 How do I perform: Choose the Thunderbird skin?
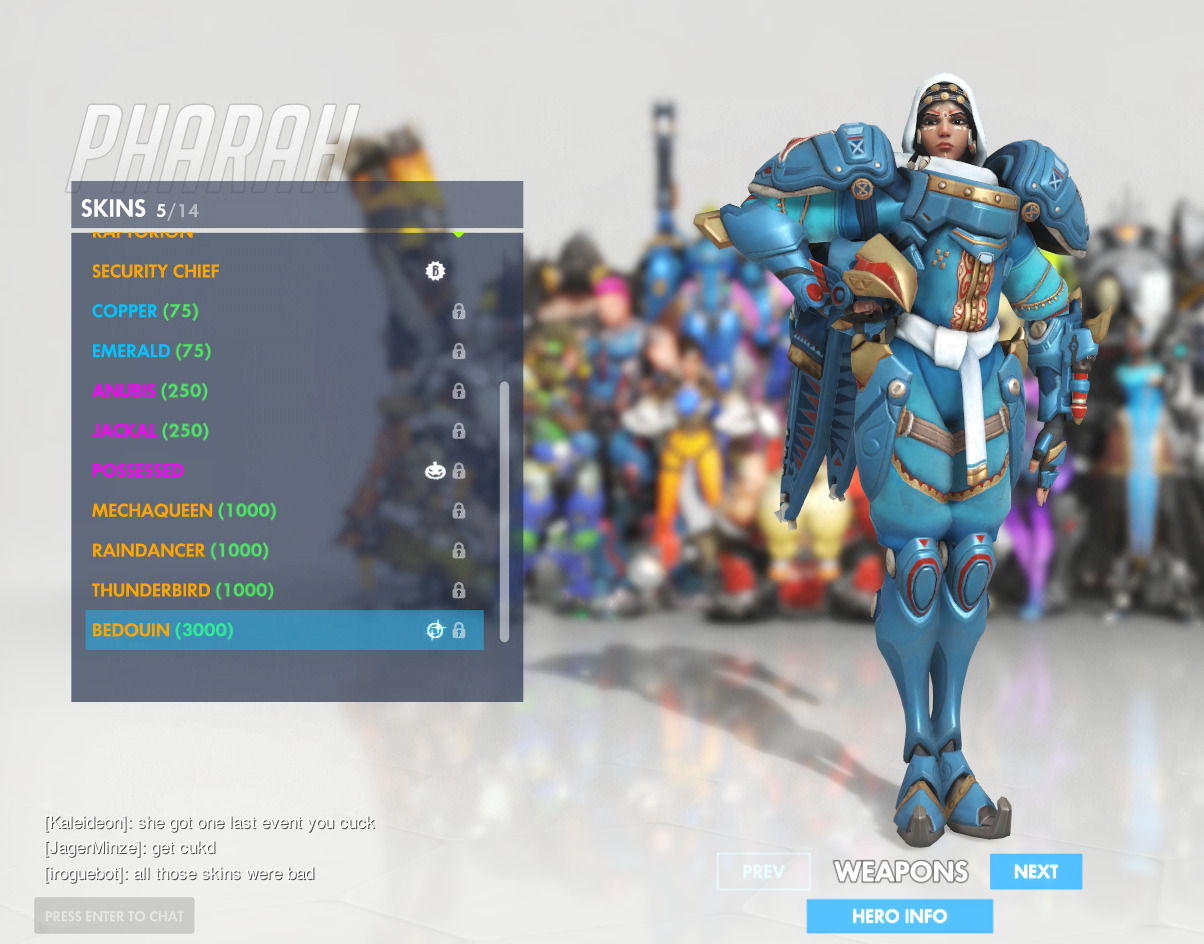183,591
